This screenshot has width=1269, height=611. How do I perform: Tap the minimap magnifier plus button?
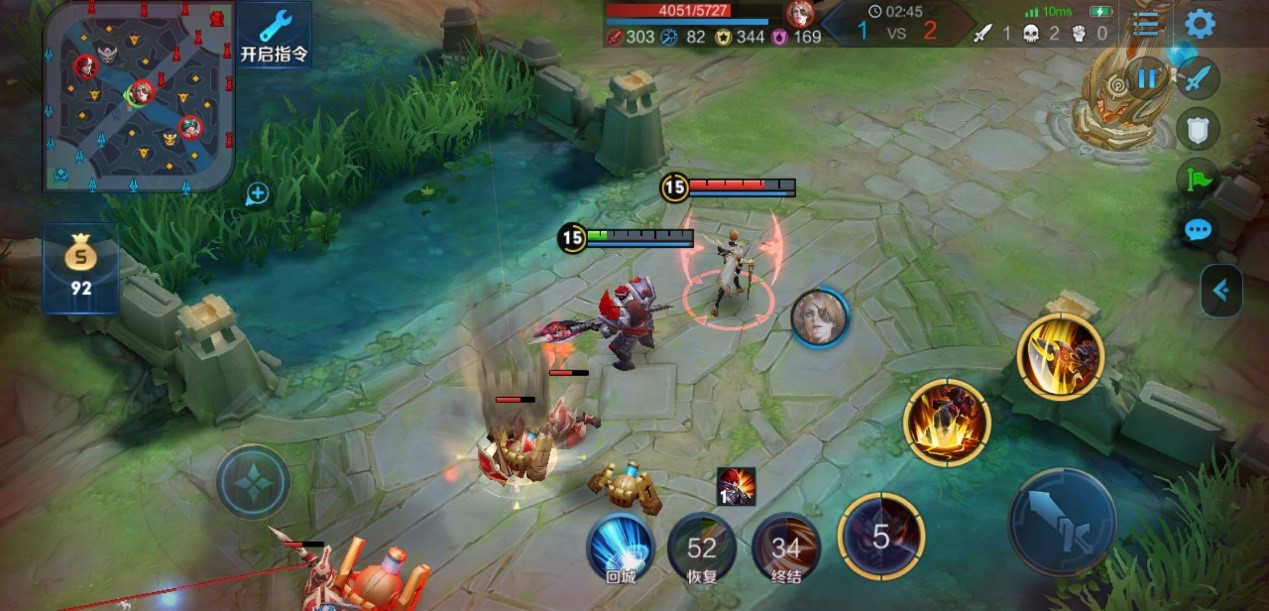[x=257, y=194]
